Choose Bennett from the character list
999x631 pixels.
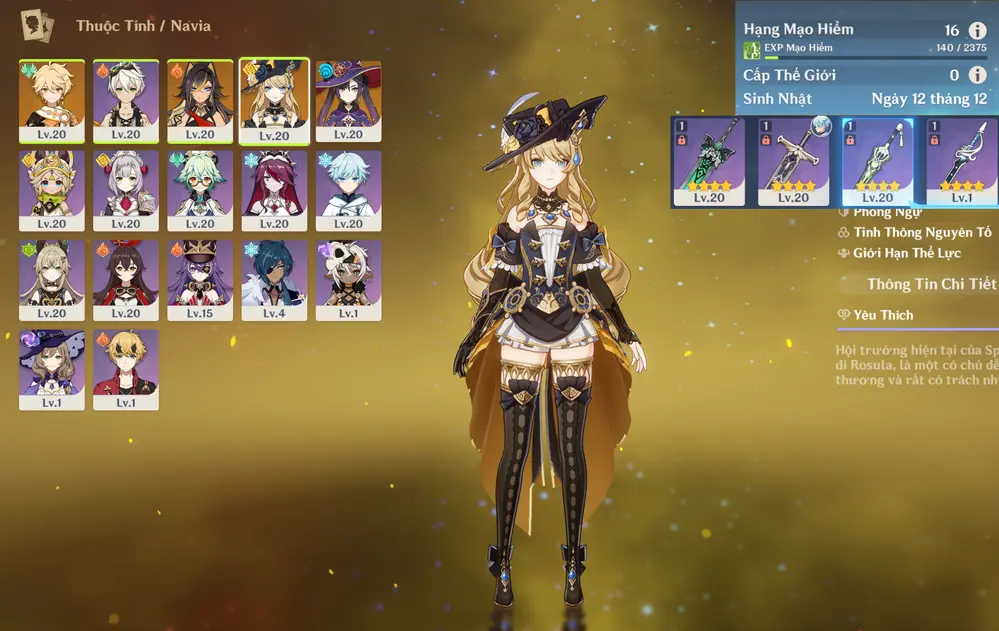(126, 100)
